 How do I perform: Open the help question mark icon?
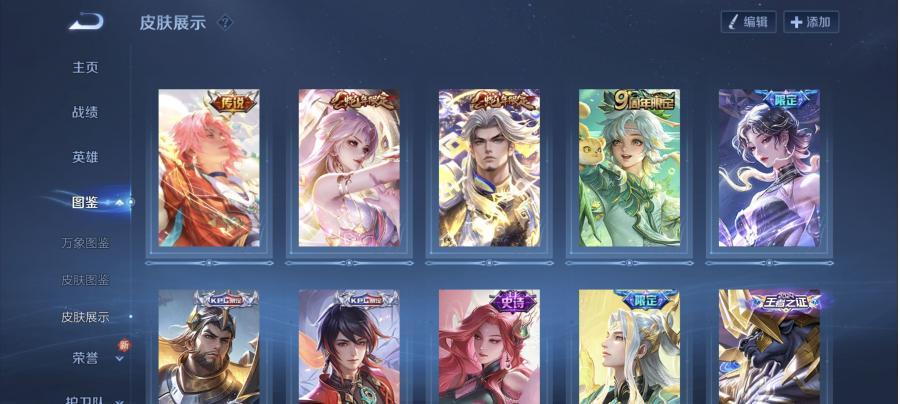tap(225, 22)
